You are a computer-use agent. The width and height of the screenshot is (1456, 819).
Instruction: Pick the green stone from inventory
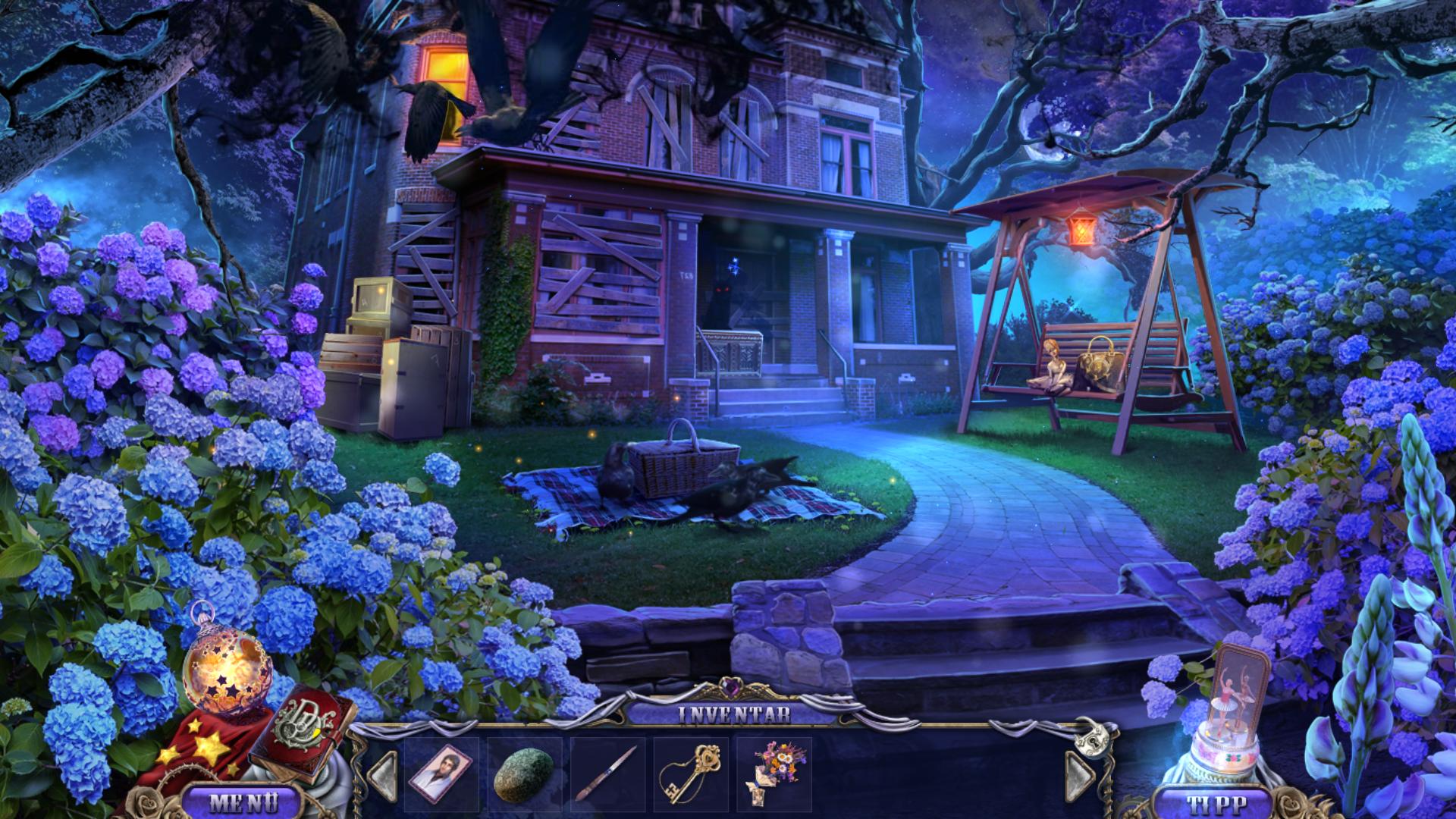coord(523,775)
